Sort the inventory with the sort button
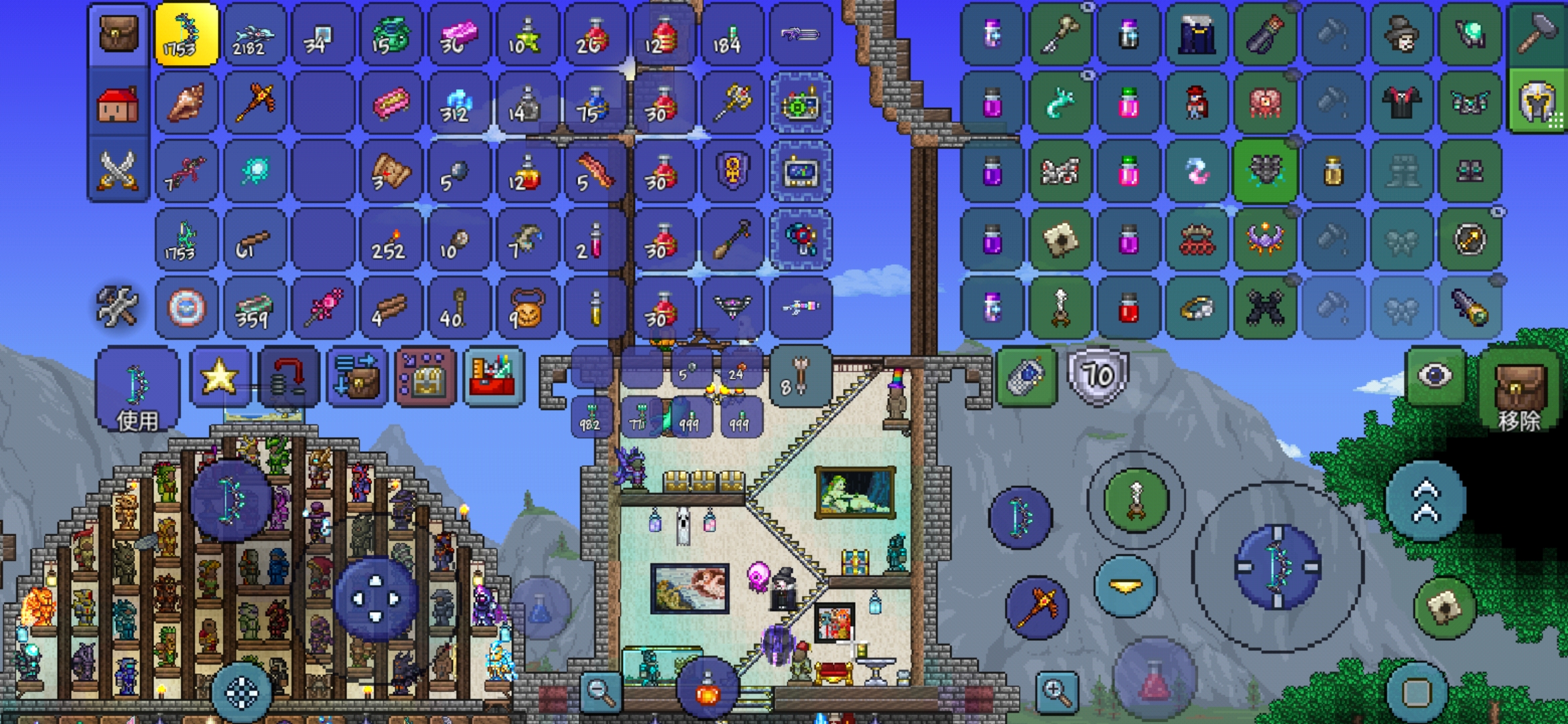 point(356,378)
